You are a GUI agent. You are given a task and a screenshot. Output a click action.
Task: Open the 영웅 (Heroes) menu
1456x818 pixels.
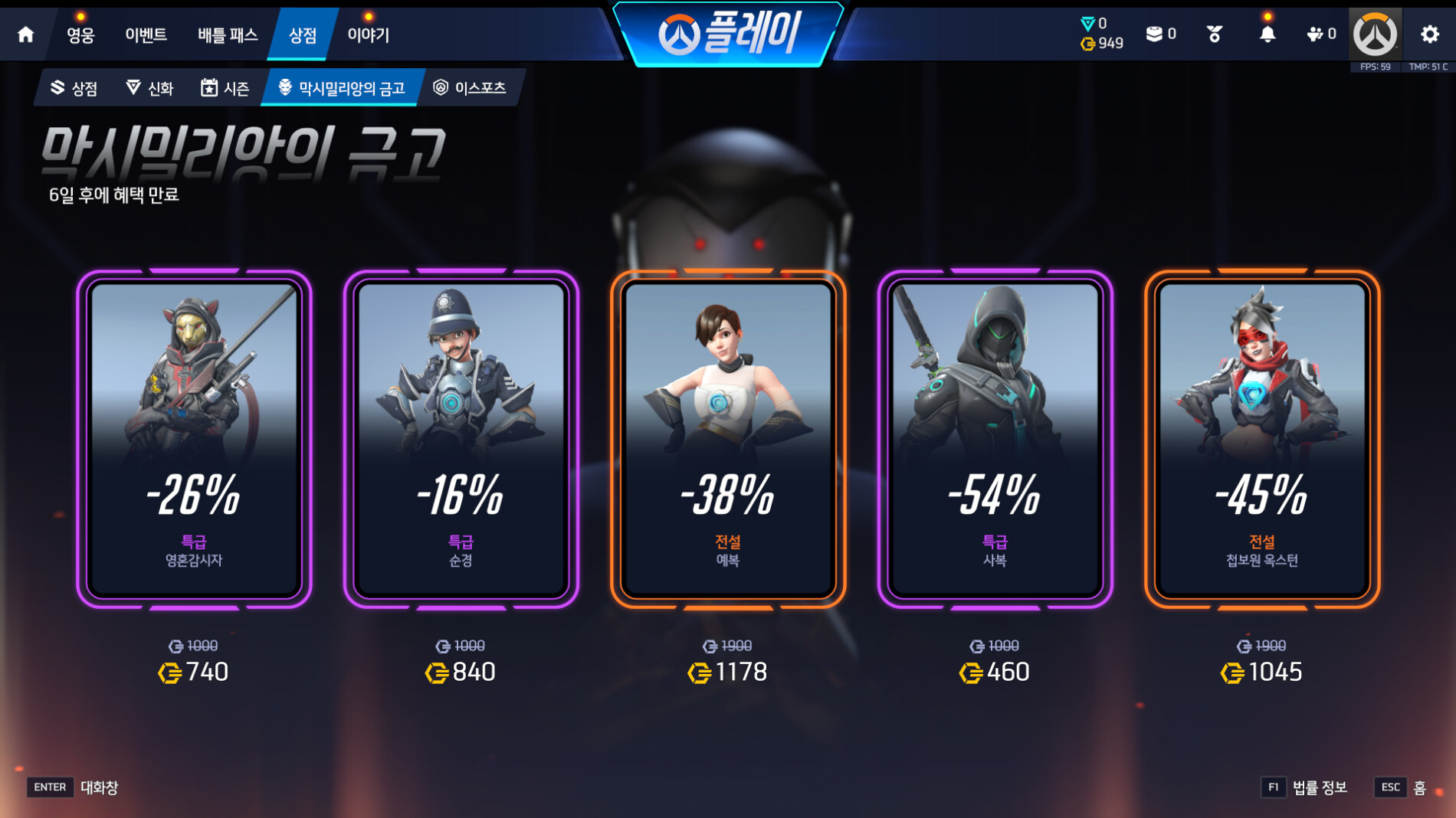[80, 35]
